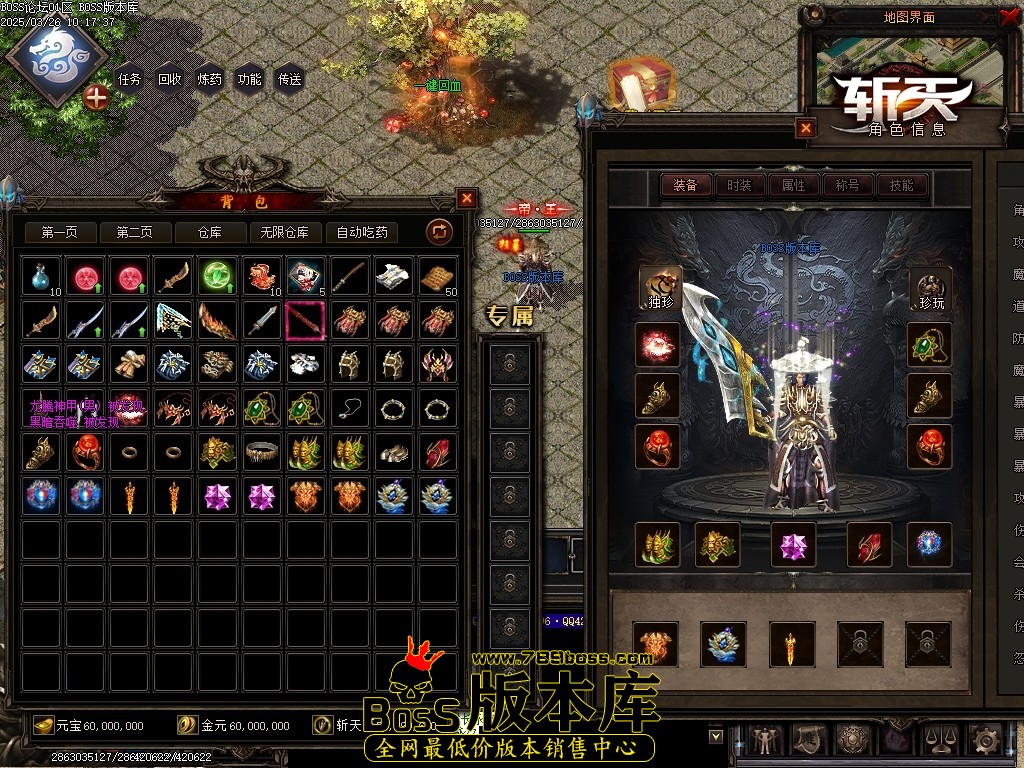Image resolution: width=1024 pixels, height=768 pixels.
Task: Close the 背包 inventory window
Action: pyautogui.click(x=467, y=198)
